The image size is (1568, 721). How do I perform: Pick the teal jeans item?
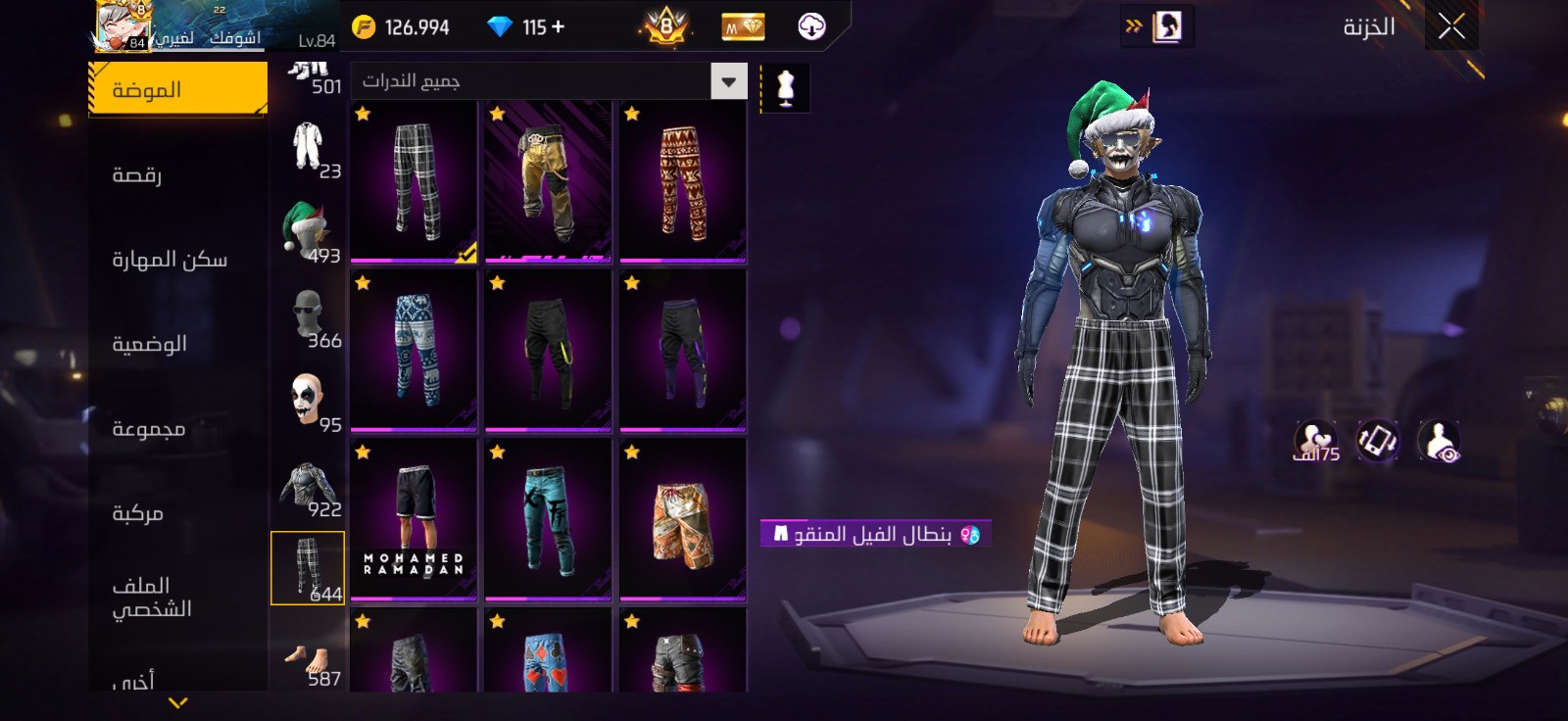click(548, 520)
